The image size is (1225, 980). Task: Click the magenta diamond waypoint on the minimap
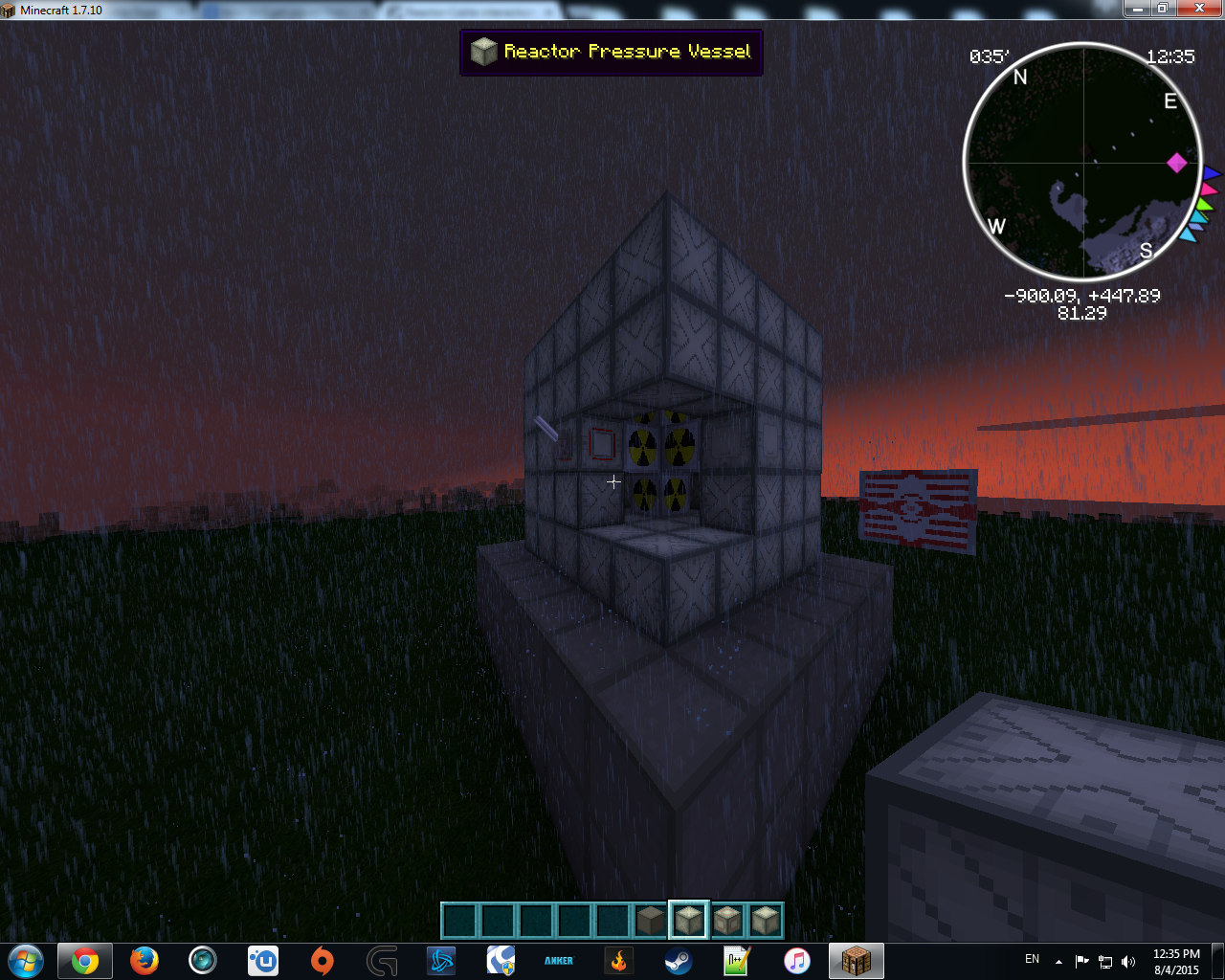point(1176,163)
